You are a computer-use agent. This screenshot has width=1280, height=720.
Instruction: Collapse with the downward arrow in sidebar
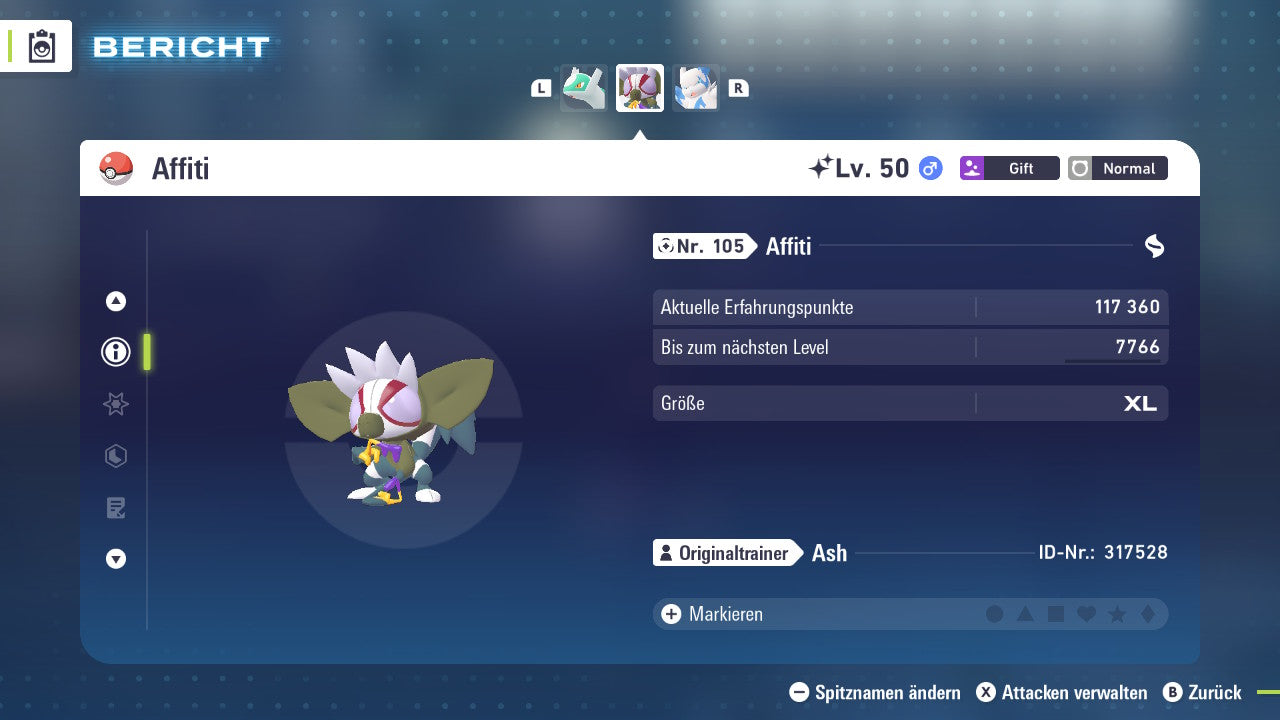(x=115, y=560)
